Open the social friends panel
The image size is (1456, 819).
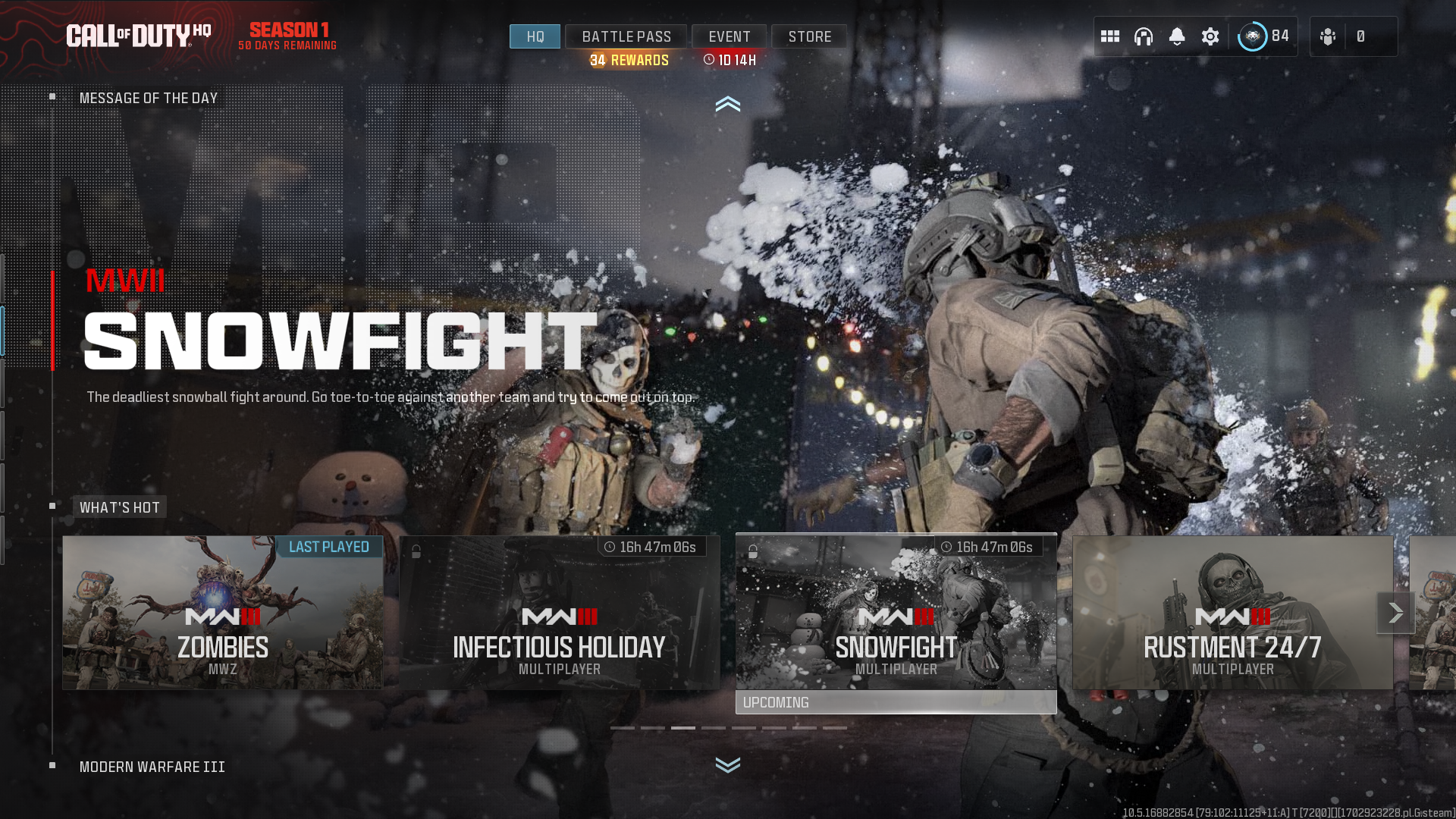click(1328, 36)
